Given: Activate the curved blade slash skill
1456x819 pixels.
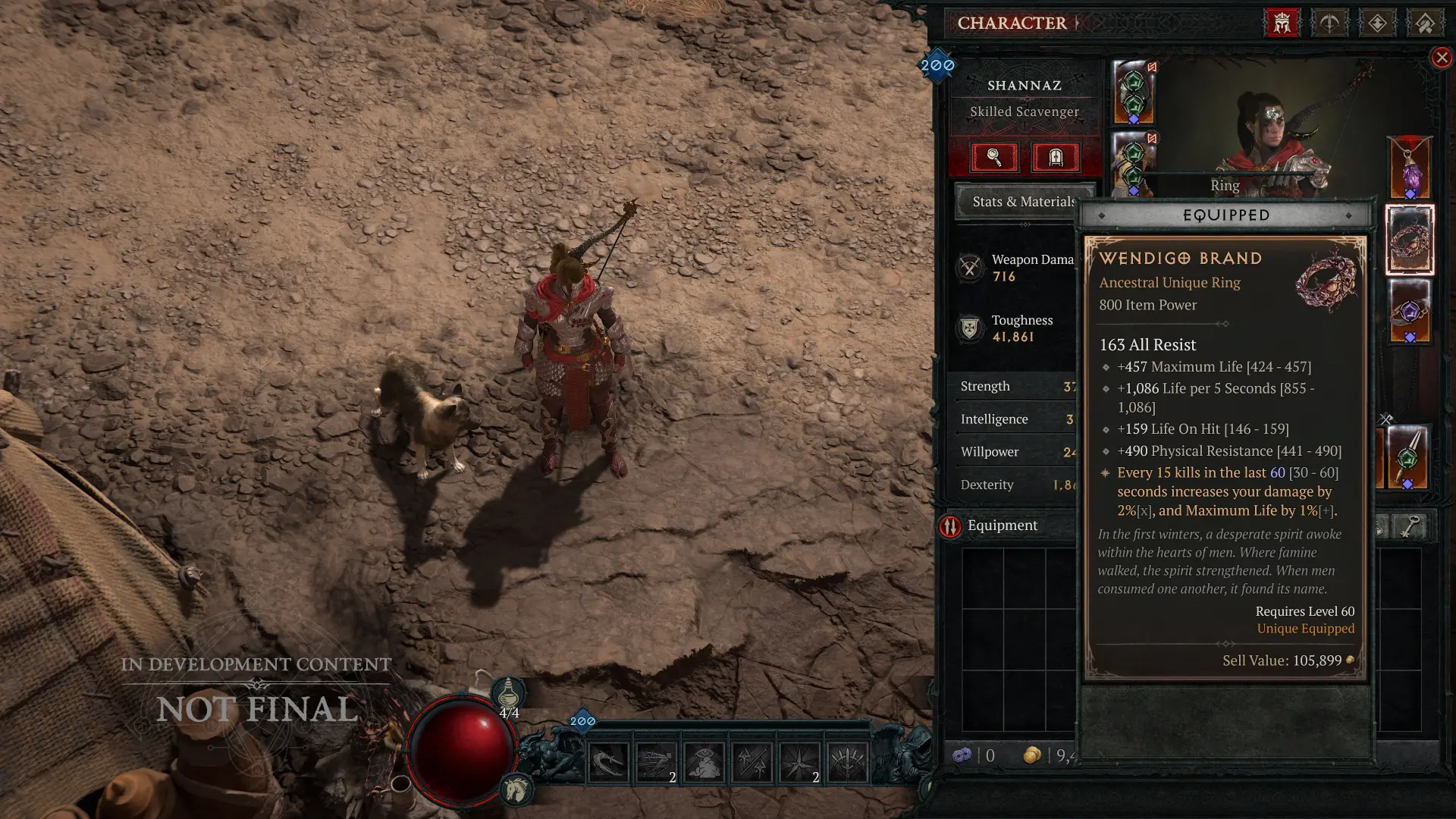Looking at the screenshot, I should point(608,761).
